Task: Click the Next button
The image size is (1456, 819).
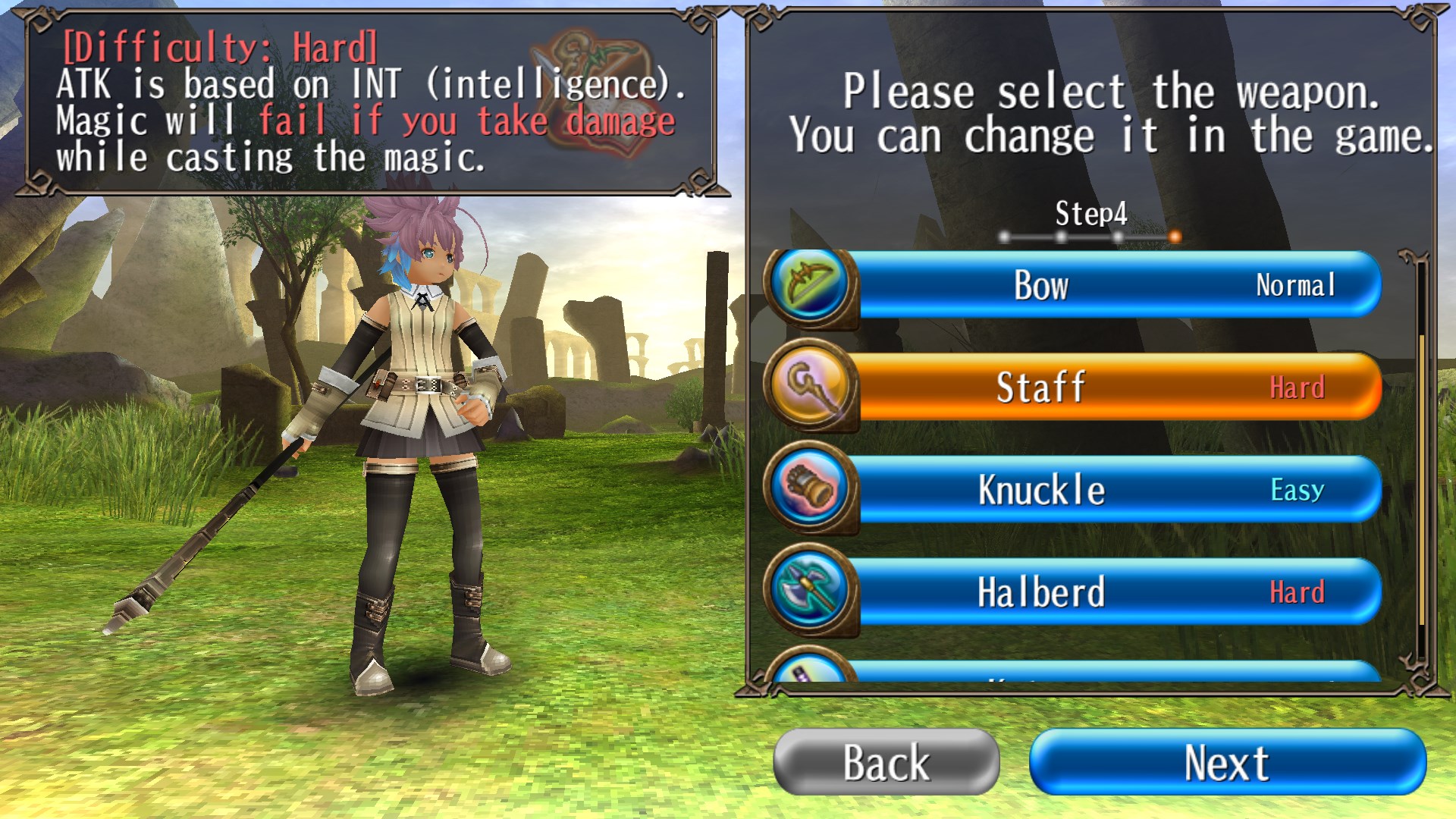Action: (1227, 762)
